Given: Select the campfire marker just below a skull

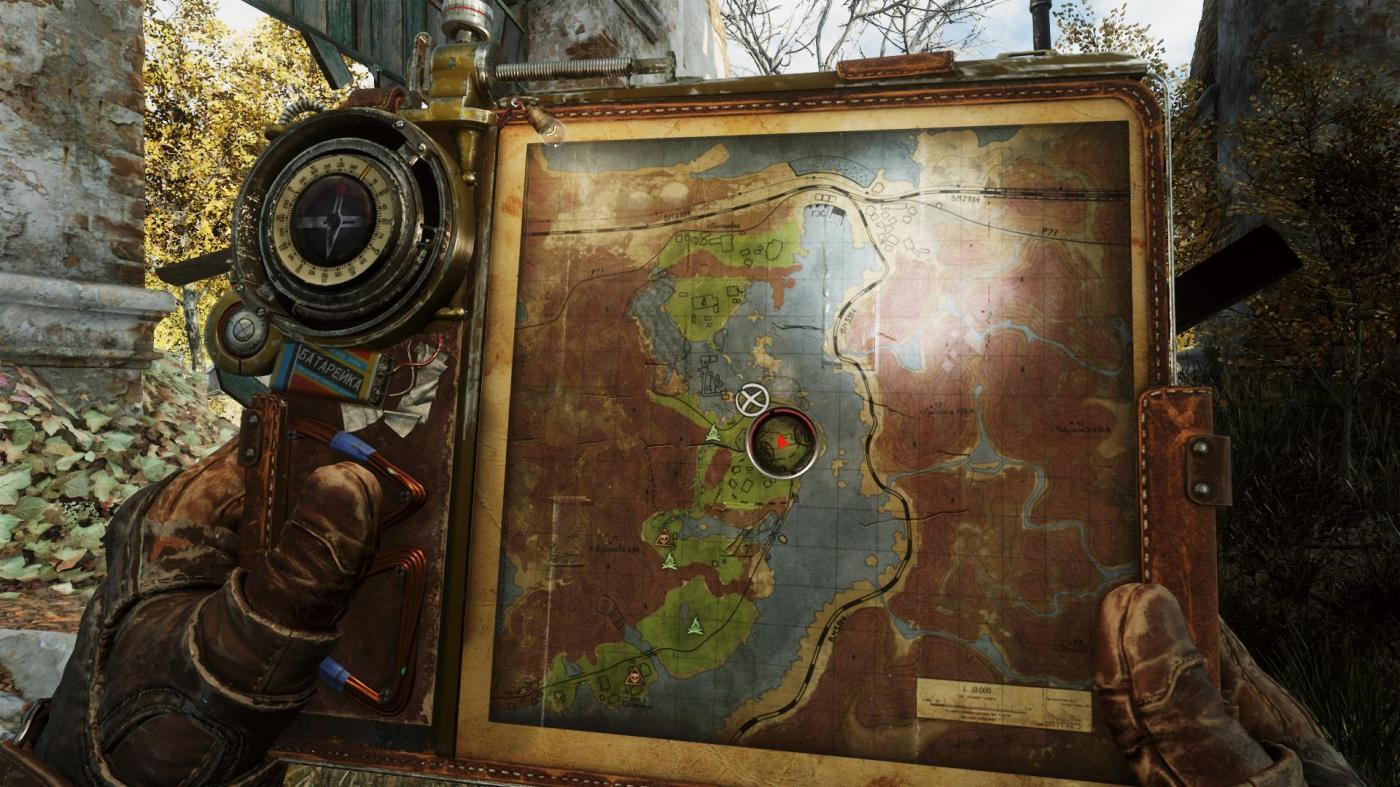Looking at the screenshot, I should [x=669, y=562].
